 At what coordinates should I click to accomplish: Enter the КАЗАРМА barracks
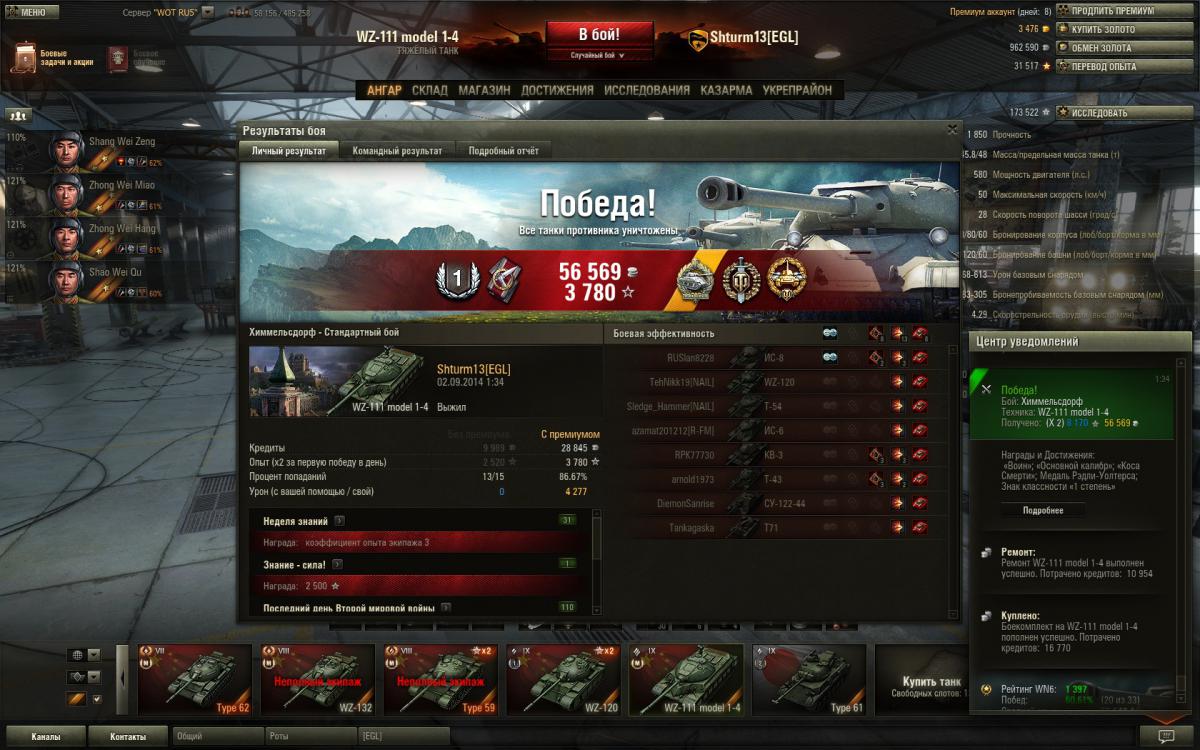coord(726,90)
